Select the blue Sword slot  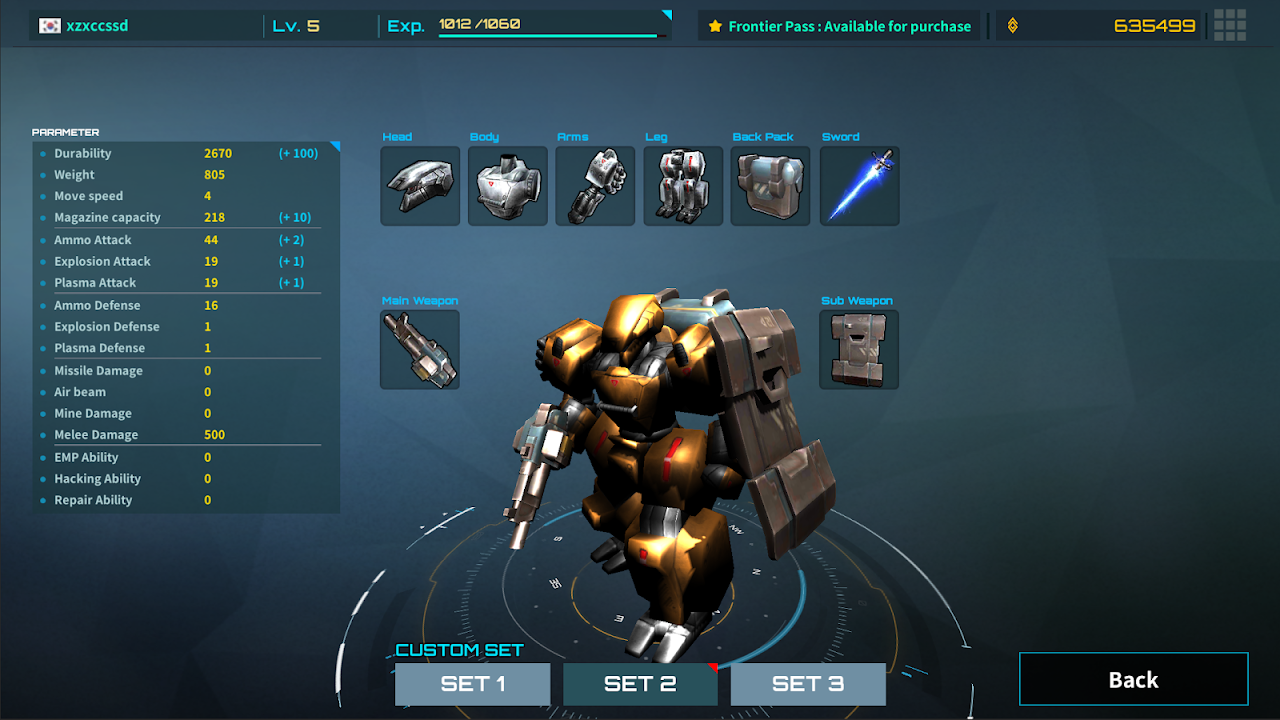[859, 186]
